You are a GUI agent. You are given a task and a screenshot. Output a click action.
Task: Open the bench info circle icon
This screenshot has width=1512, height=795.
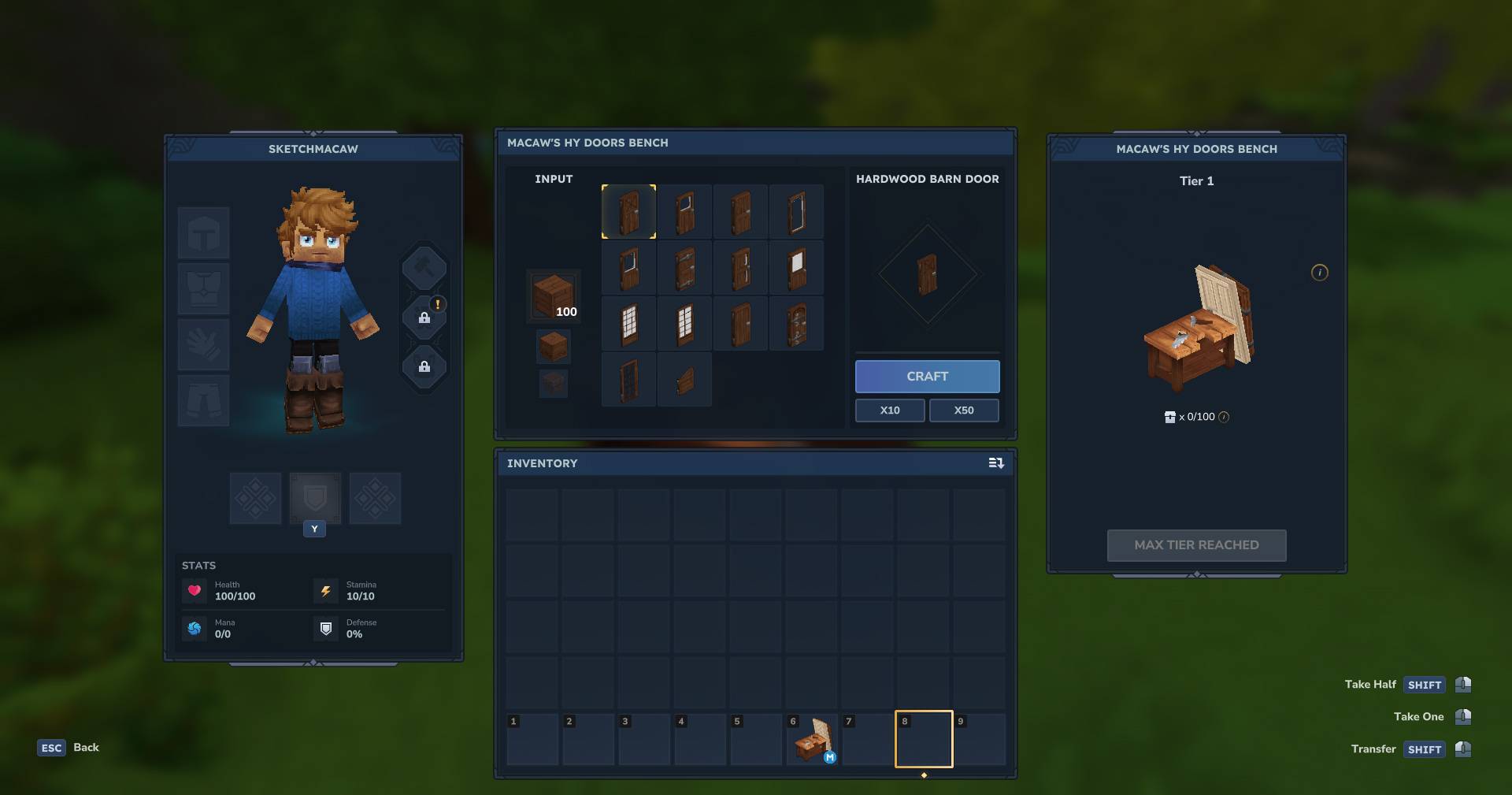[1320, 273]
